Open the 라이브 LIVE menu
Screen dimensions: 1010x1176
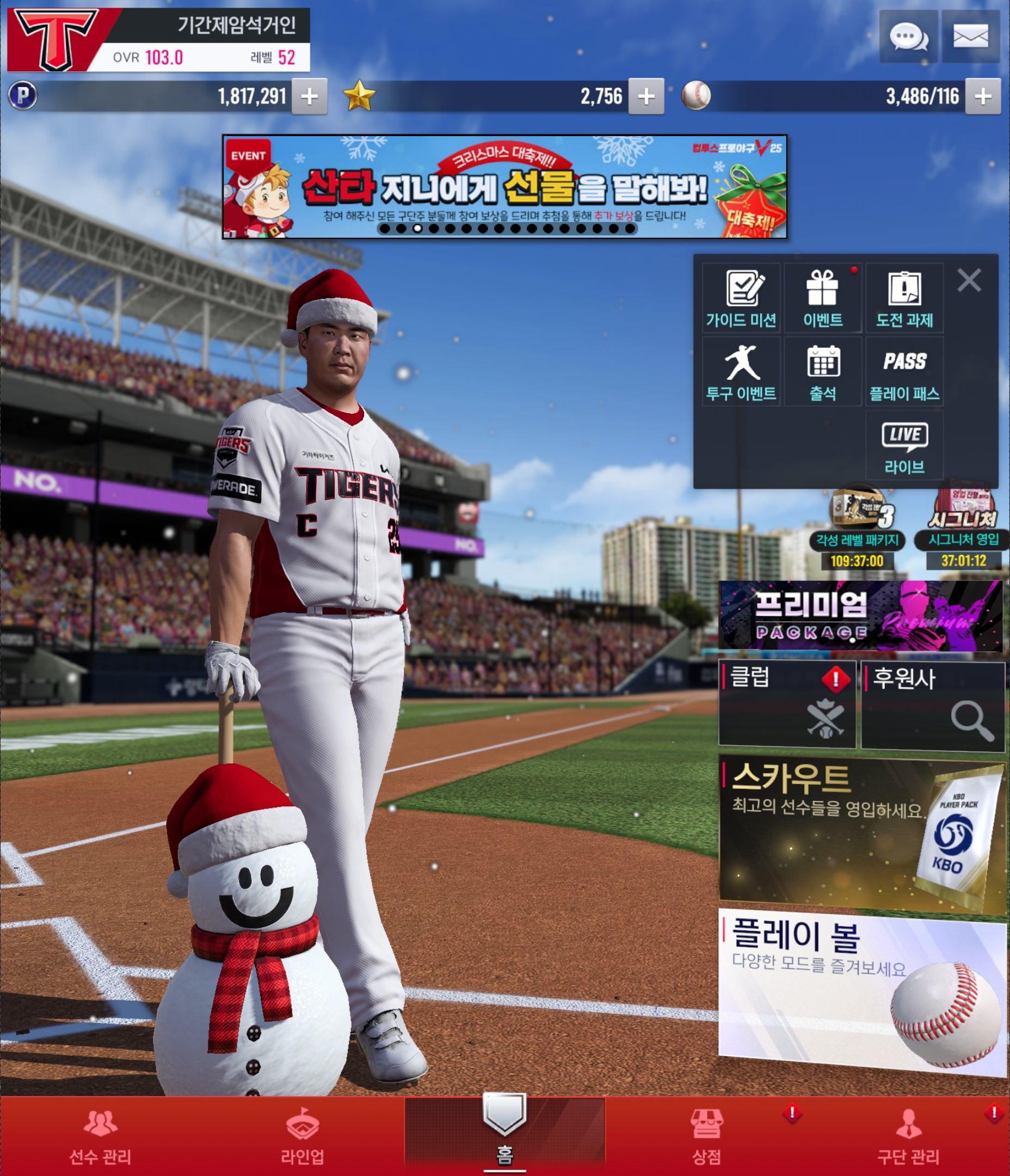[904, 446]
